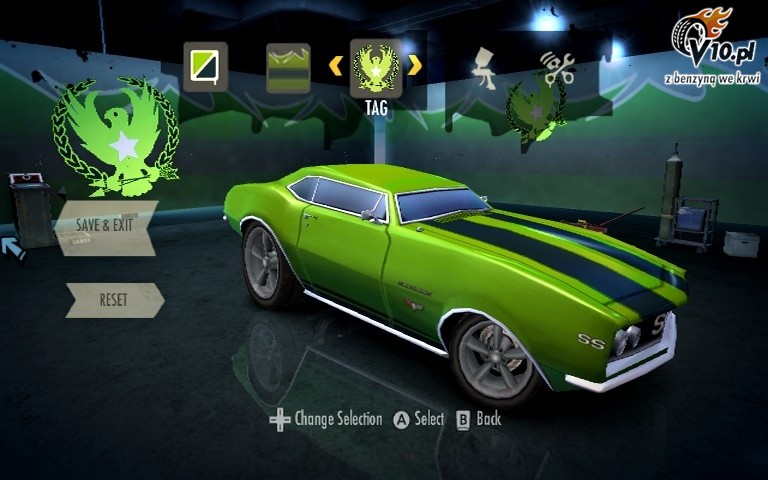The height and width of the screenshot is (480, 768).
Task: Click the right arrow beside Tag
Action: (x=415, y=67)
